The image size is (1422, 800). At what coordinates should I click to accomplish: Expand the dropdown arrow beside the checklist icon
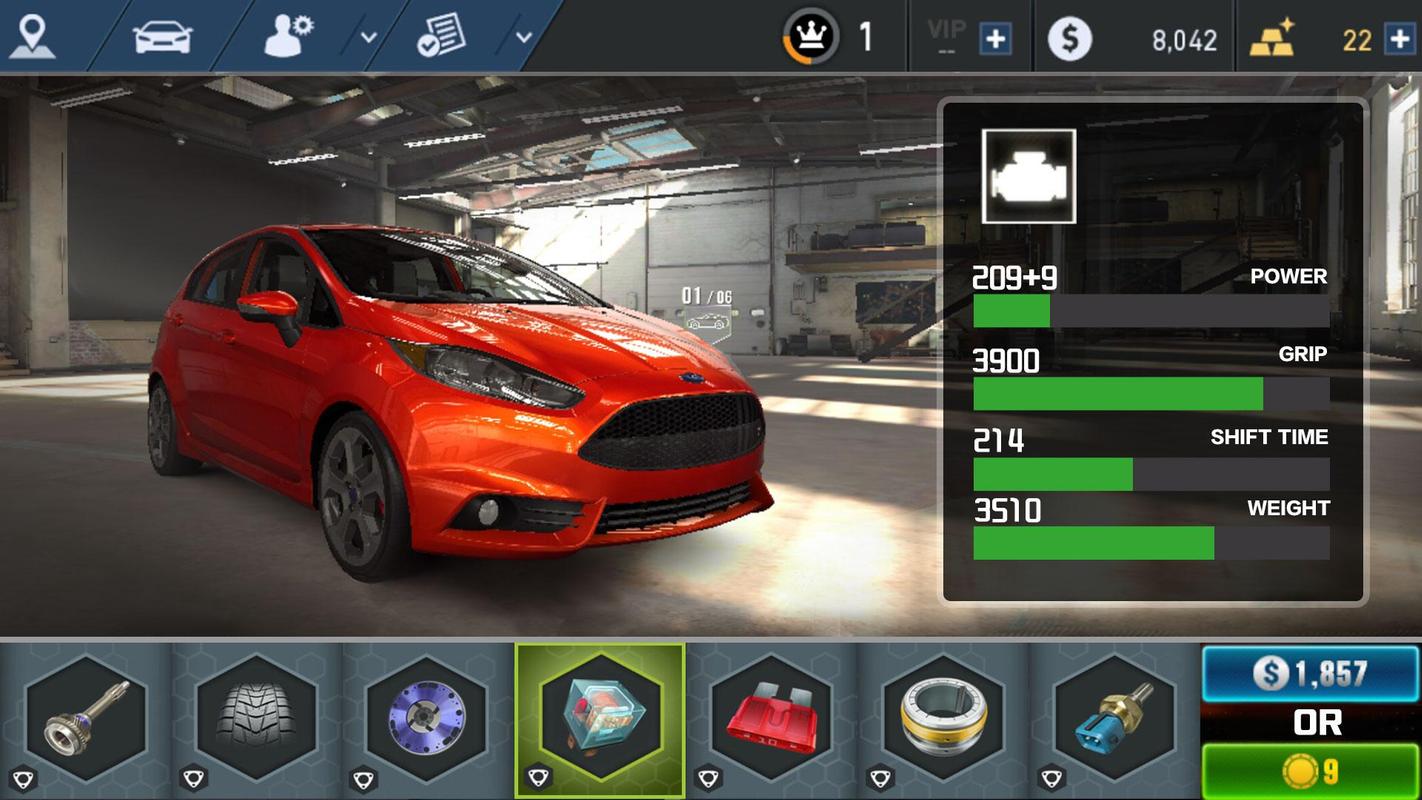tap(523, 38)
